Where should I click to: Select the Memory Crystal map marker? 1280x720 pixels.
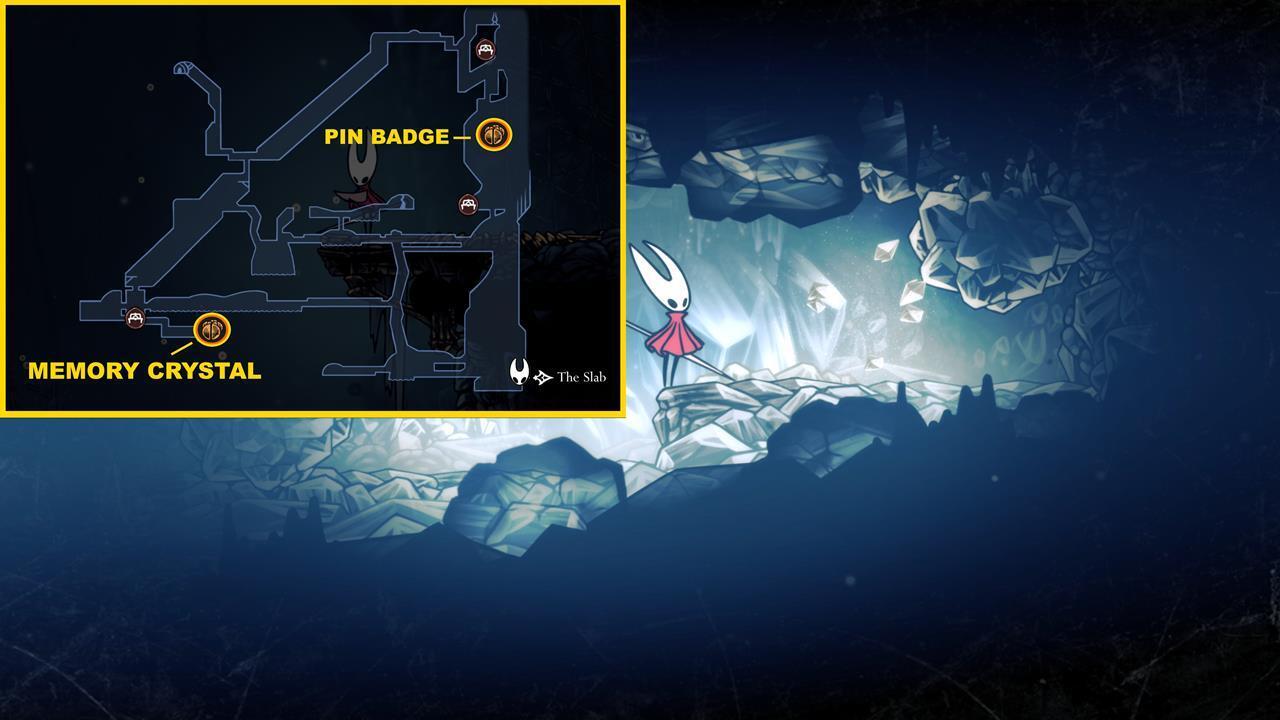click(x=212, y=329)
